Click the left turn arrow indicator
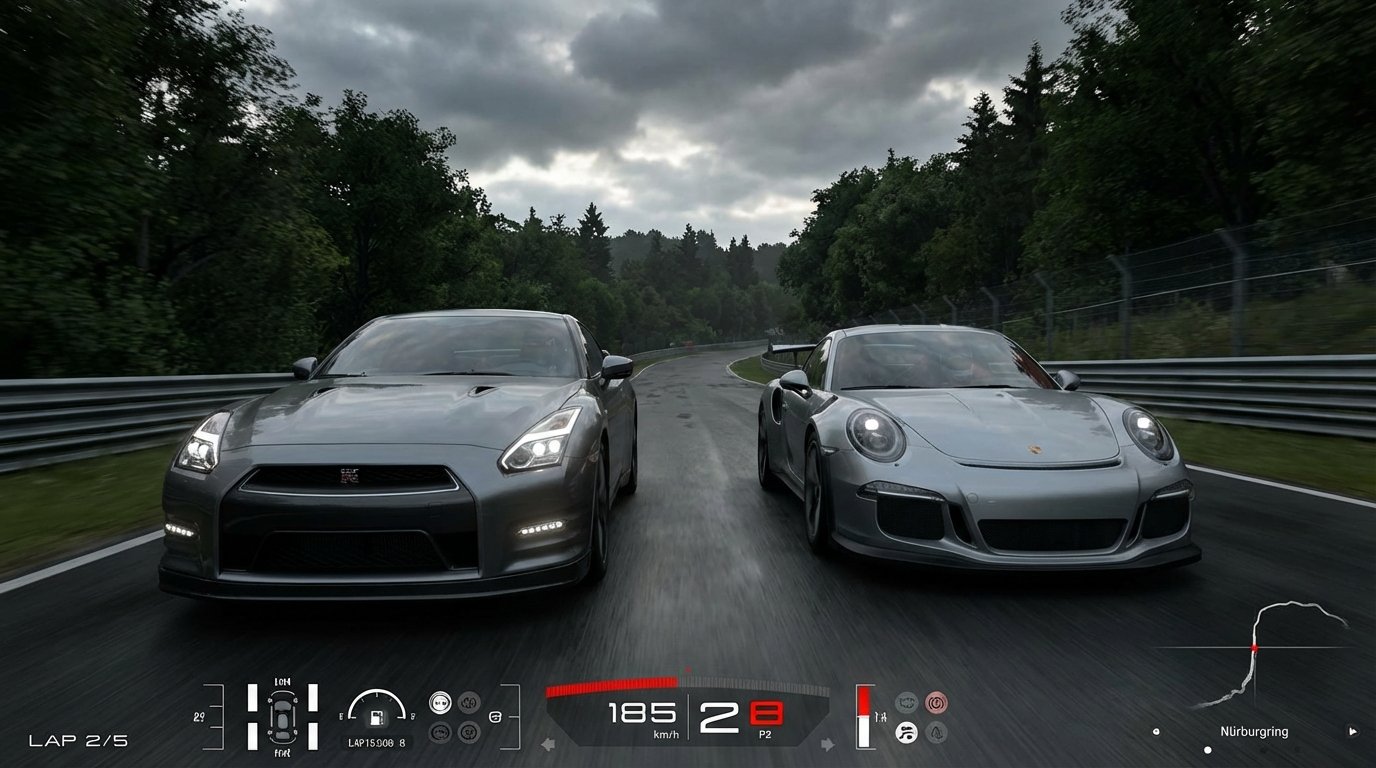The width and height of the screenshot is (1376, 768). coord(548,744)
